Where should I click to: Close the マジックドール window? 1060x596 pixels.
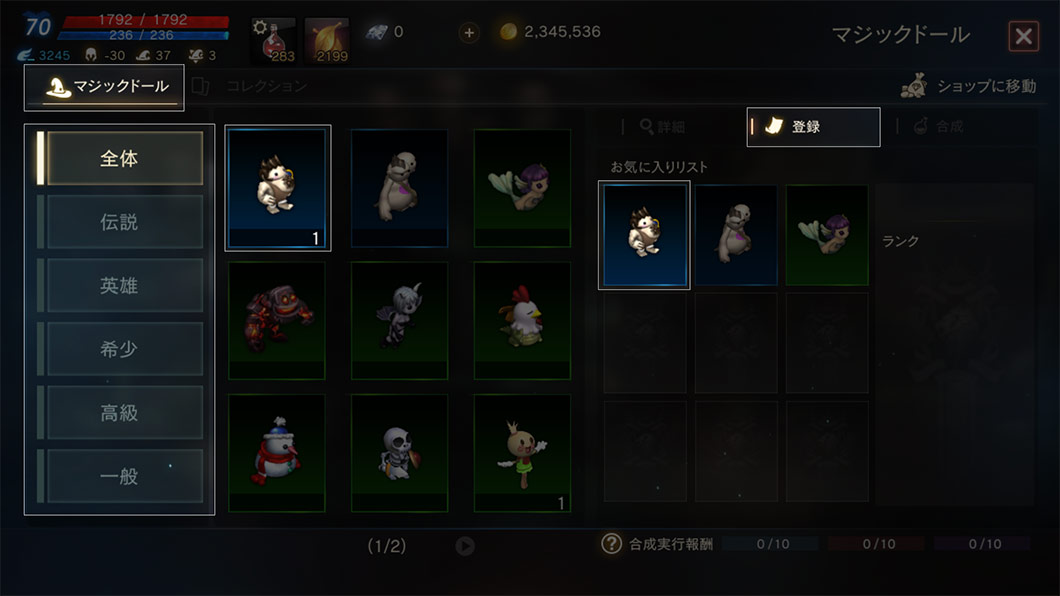pyautogui.click(x=1023, y=37)
